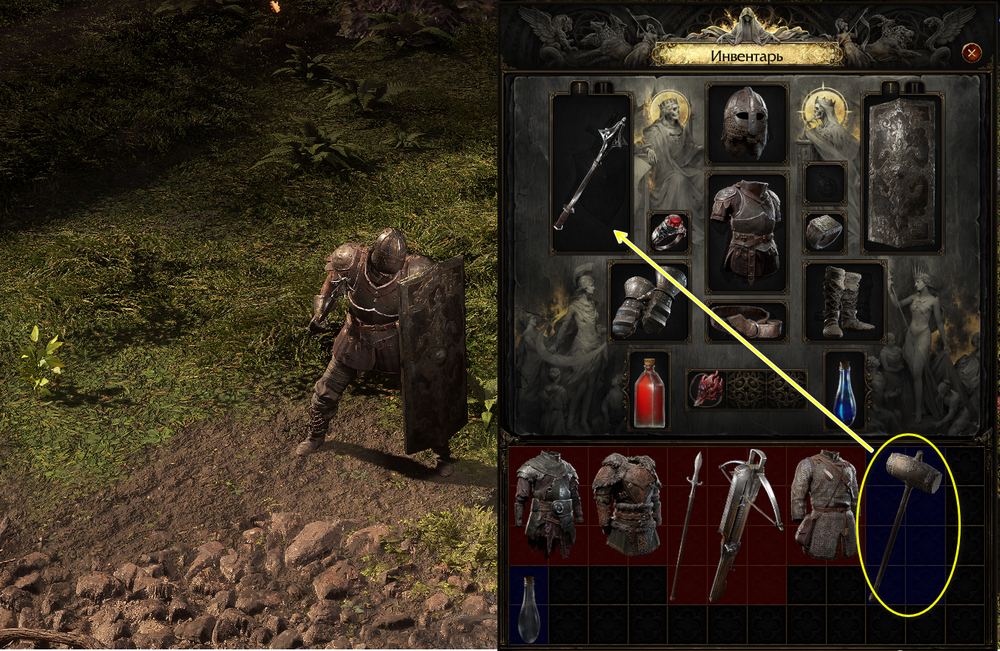Click the equipped iron helmet
Image resolution: width=1000 pixels, height=651 pixels.
tap(746, 124)
